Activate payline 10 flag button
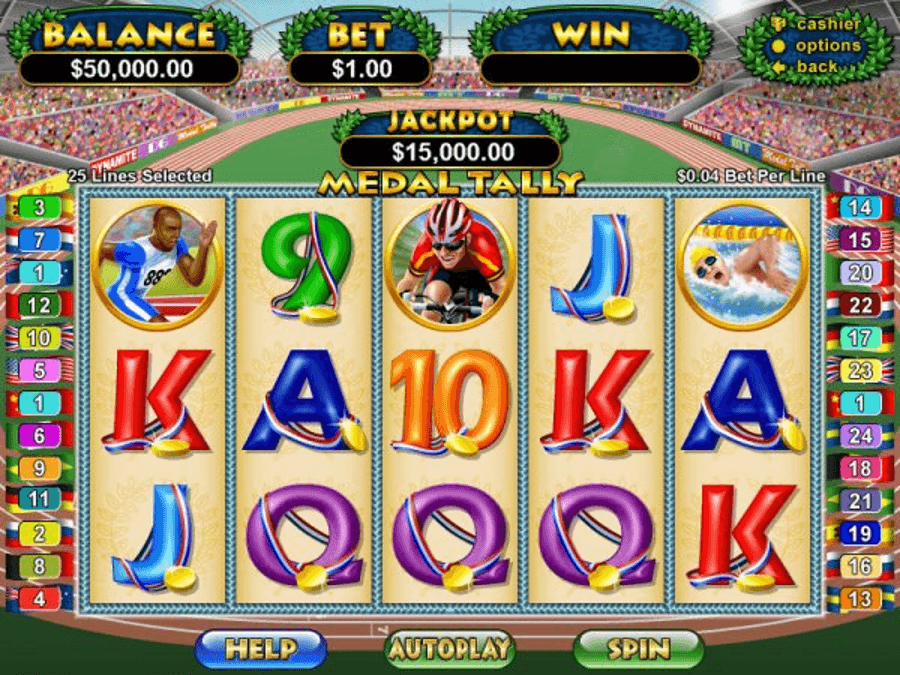This screenshot has height=675, width=900. 39,338
